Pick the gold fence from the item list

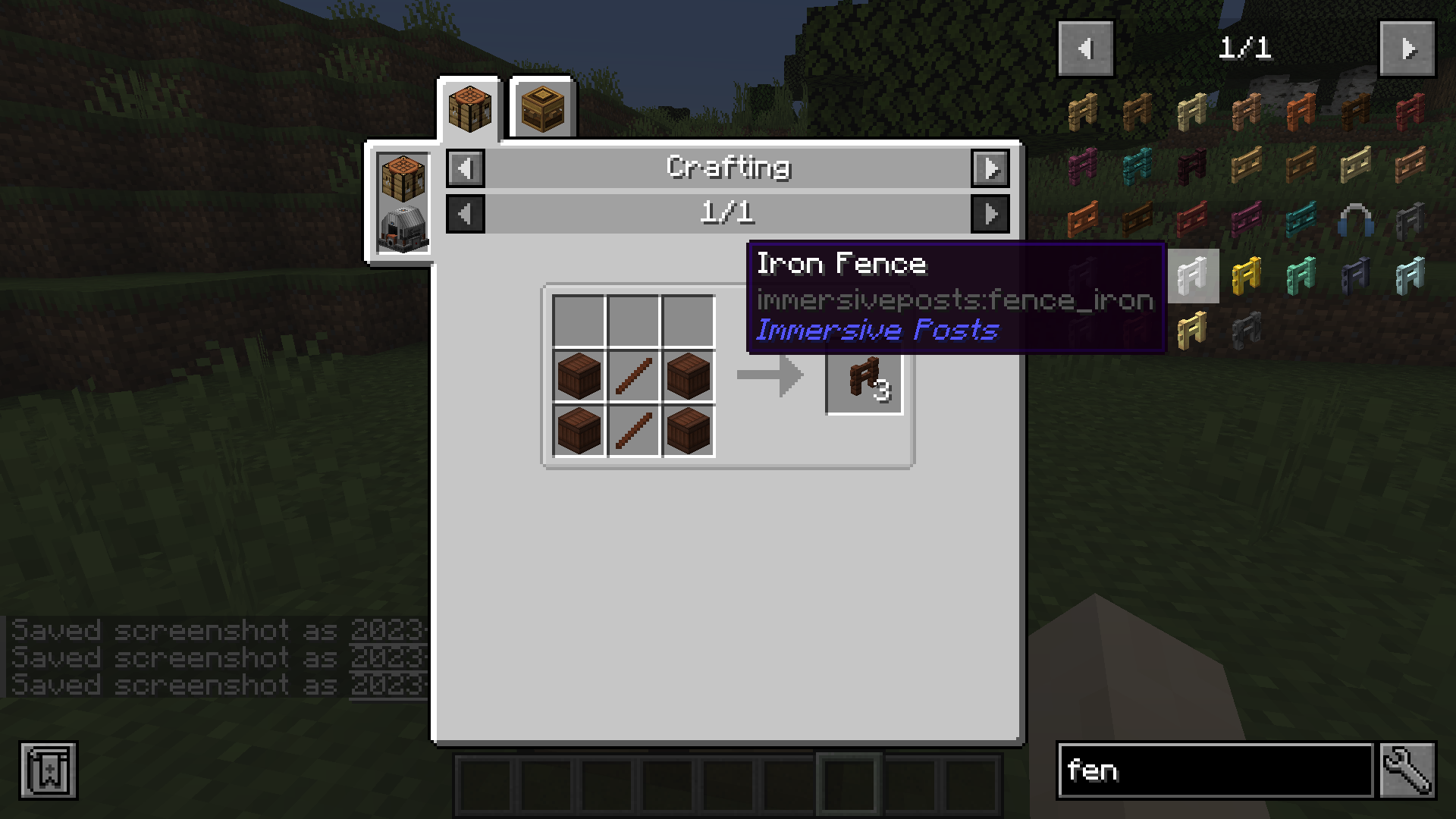[x=1248, y=276]
